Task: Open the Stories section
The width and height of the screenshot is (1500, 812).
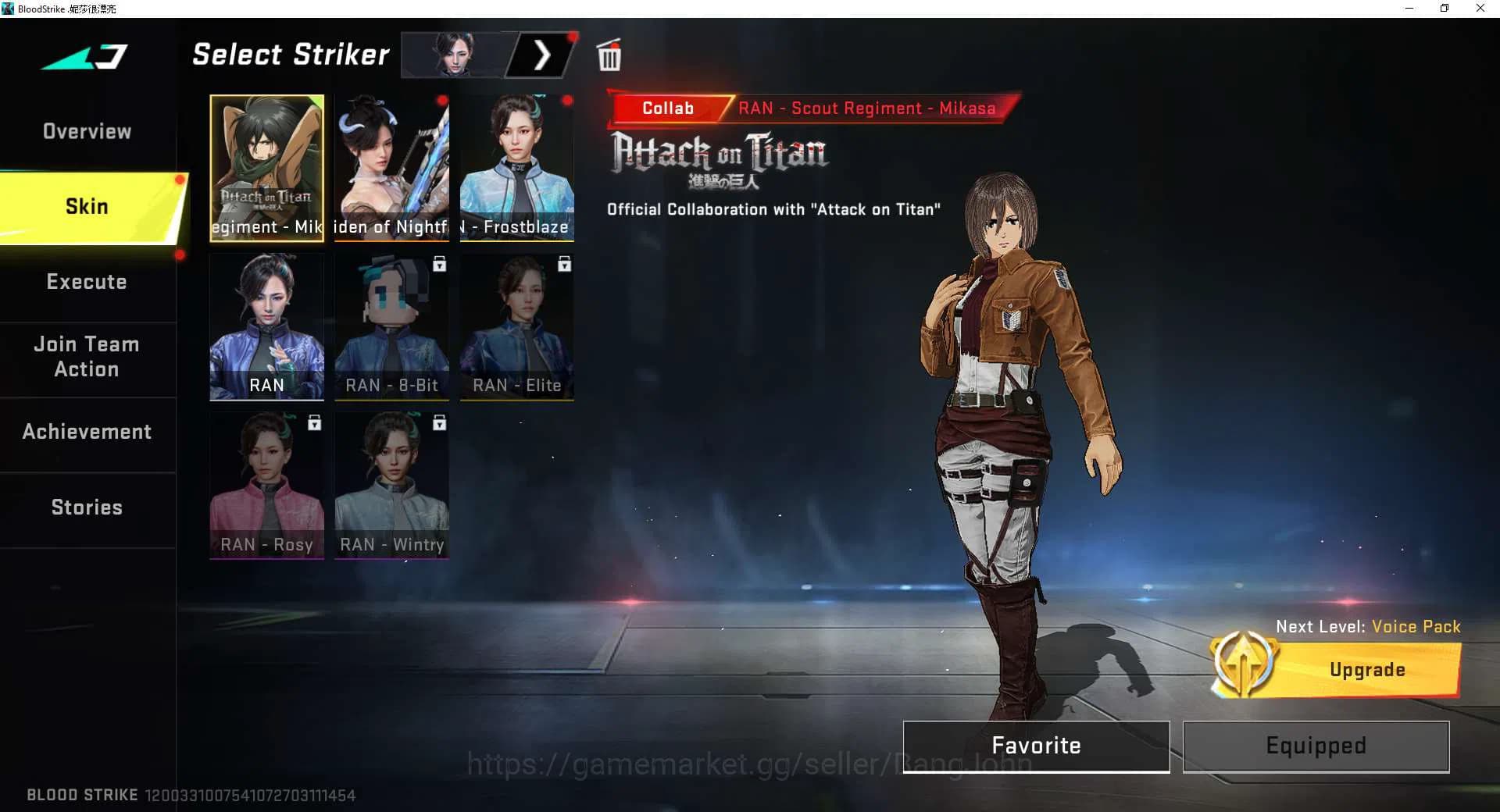Action: click(x=87, y=507)
